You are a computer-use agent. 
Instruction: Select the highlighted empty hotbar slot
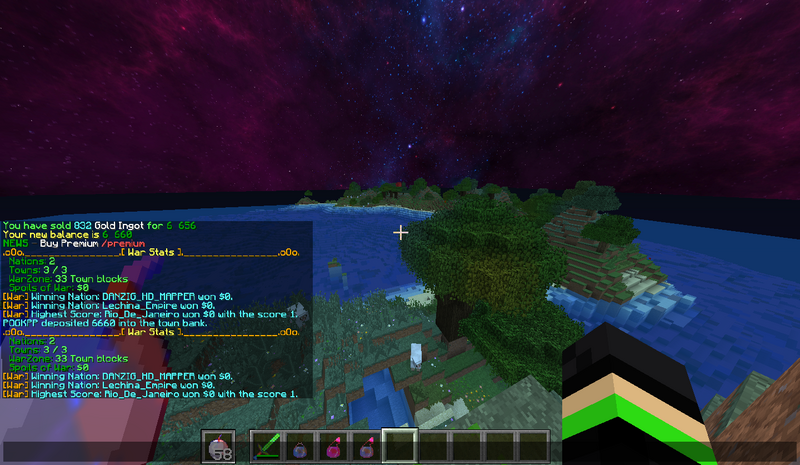(400, 446)
